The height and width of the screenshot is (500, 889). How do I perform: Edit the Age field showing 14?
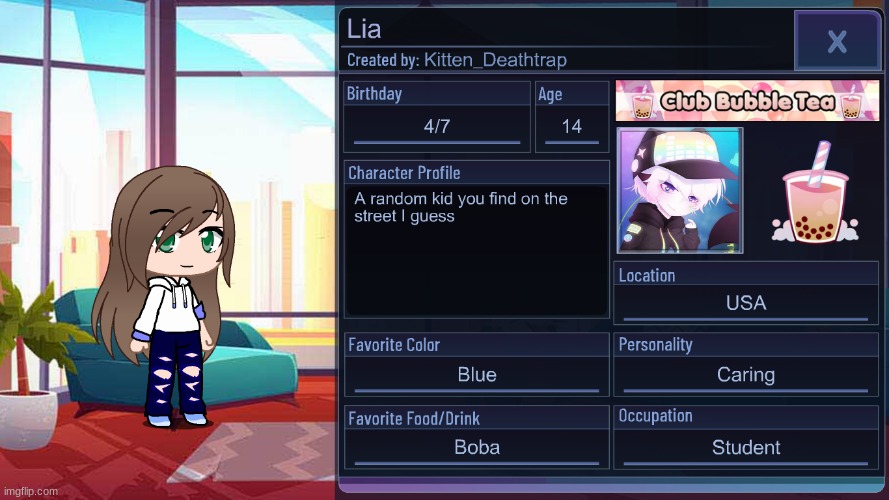[572, 127]
